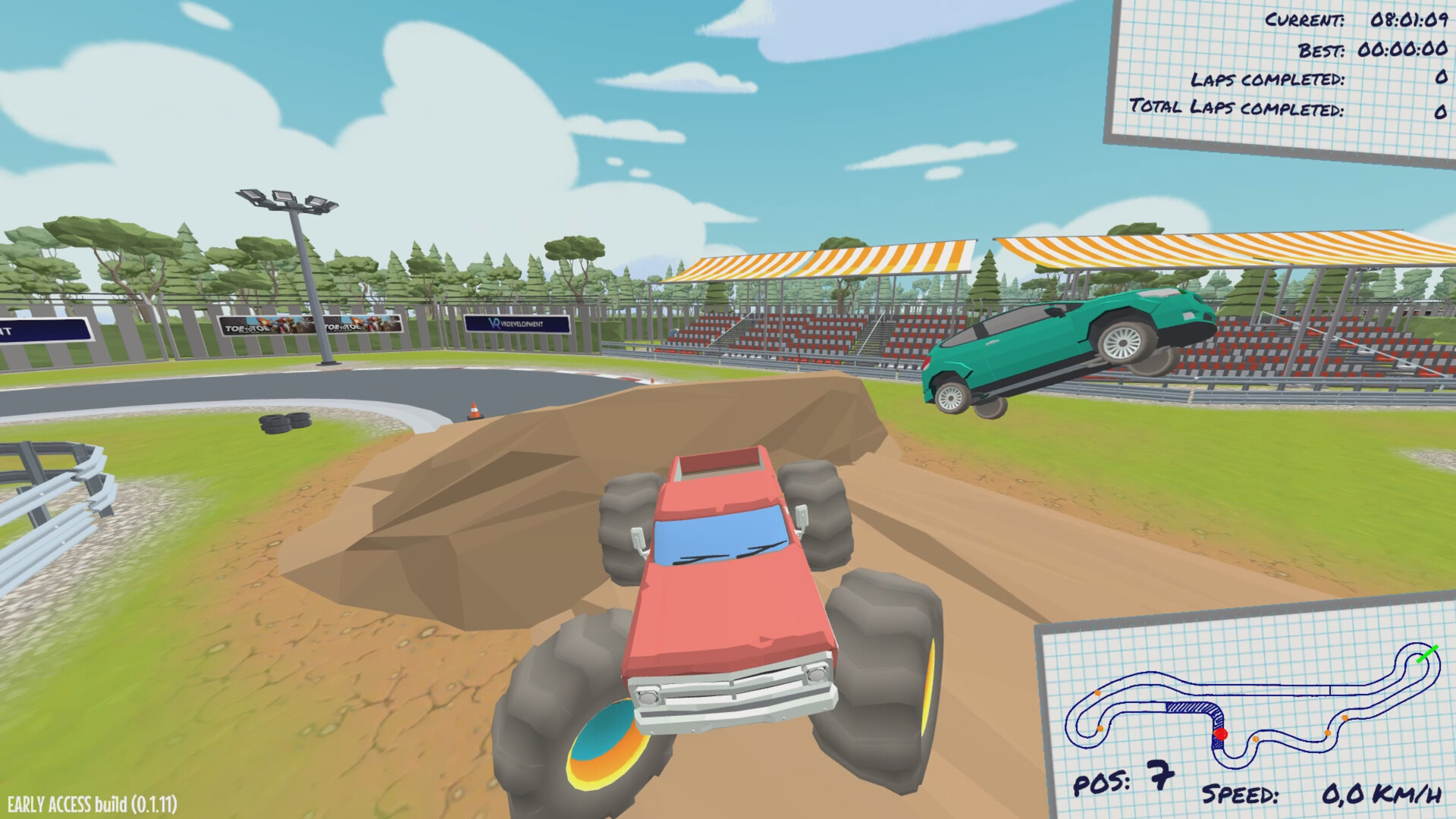Click the POS: 7 position indicator
1456x819 pixels.
point(1122,780)
